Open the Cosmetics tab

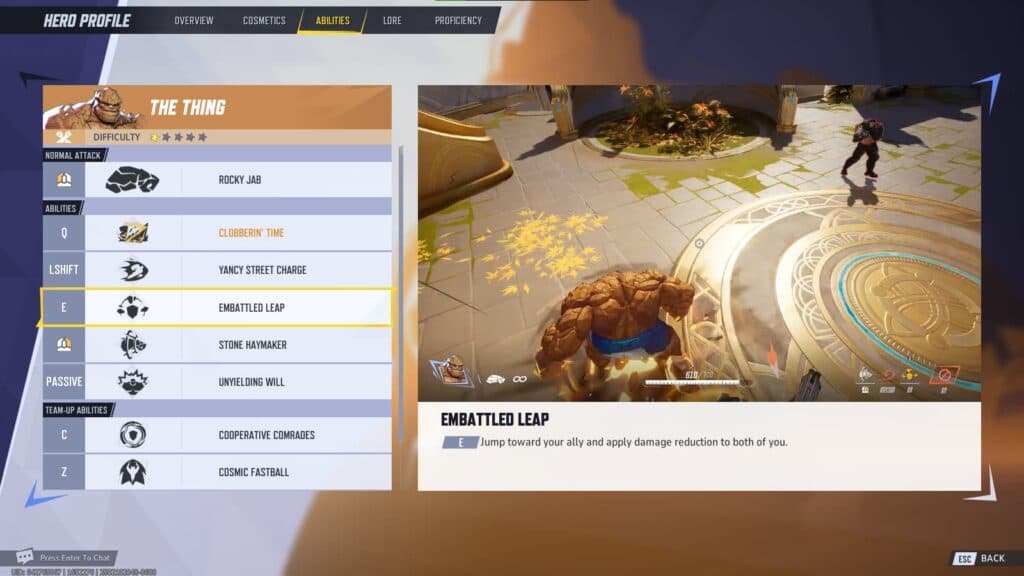(x=264, y=20)
